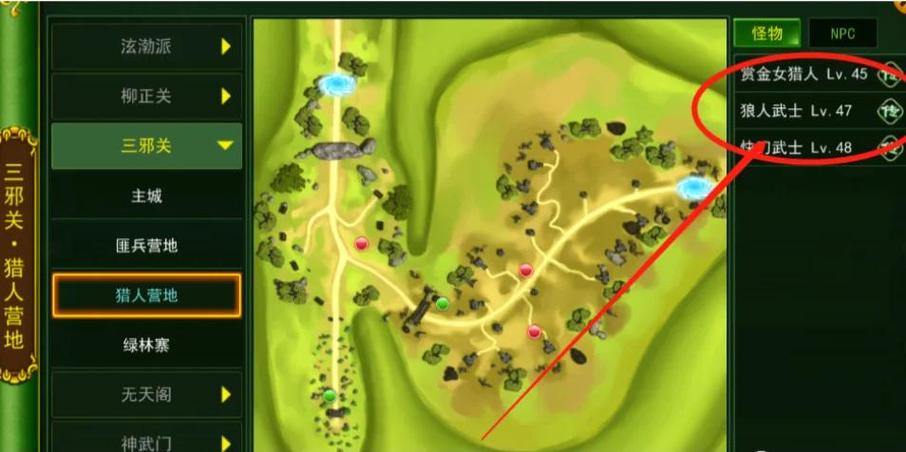Choose the 匪兵营地 map
Screen dimensions: 906x452
147,245
